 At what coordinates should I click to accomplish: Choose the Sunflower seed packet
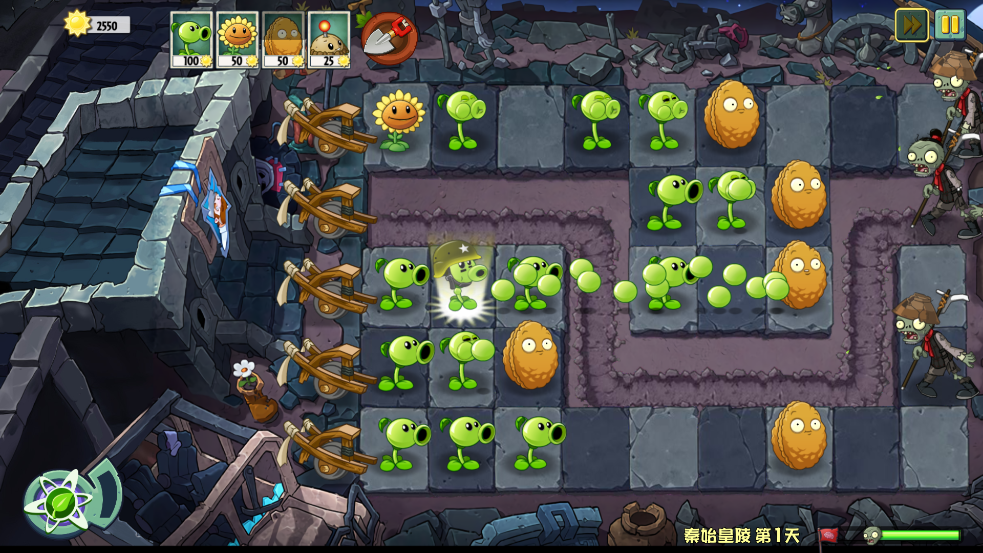pos(238,39)
